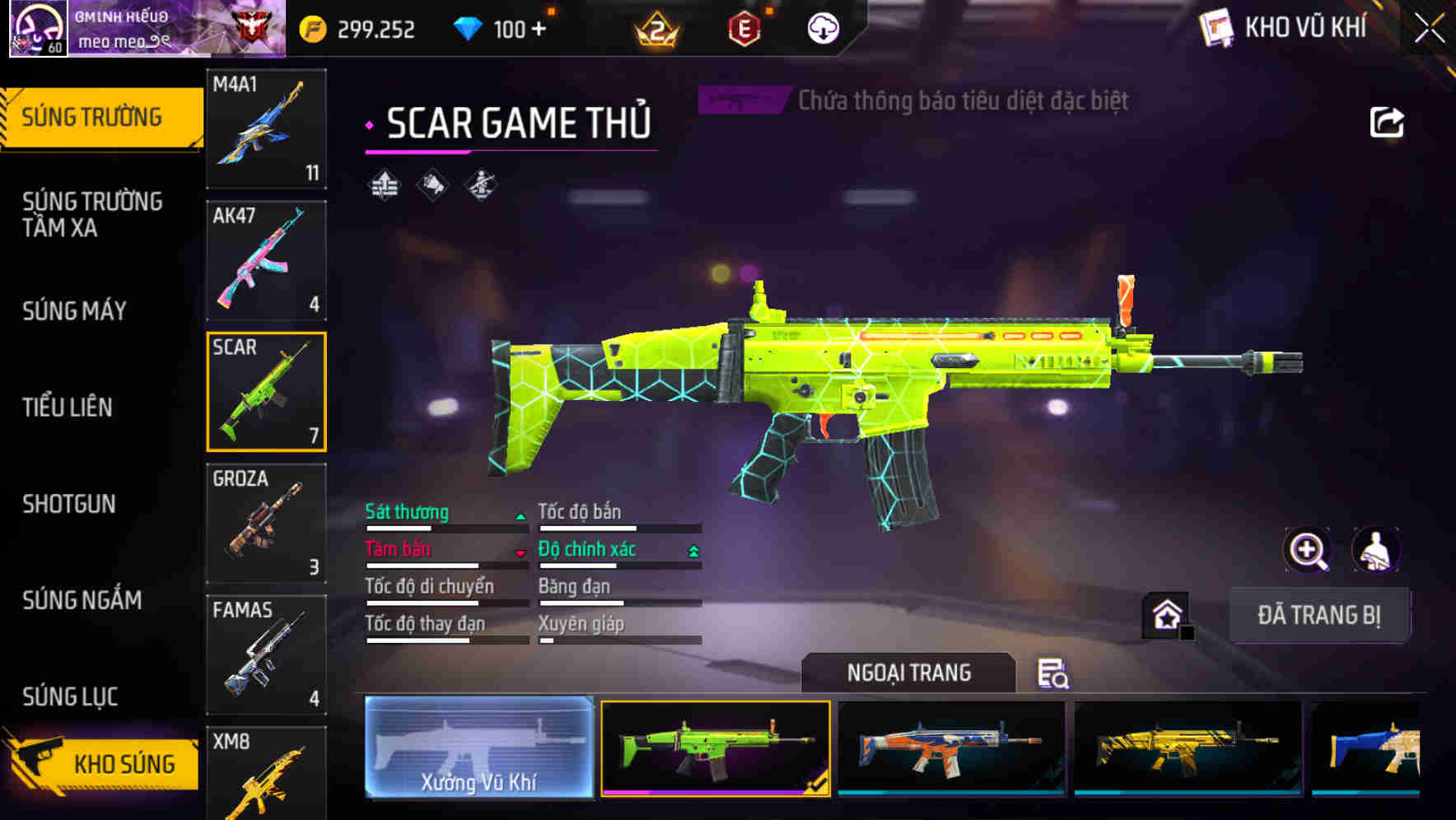Open the damage stats upgrade icon below SCAR GAME THỦ
Viewport: 1456px width, 820px height.
point(384,185)
